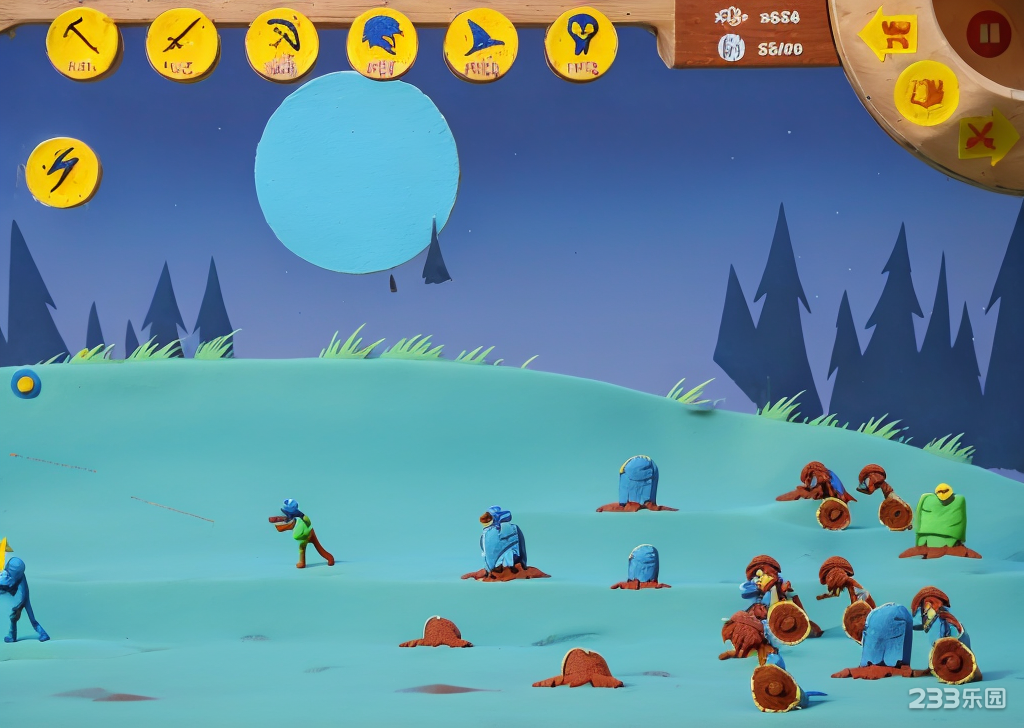Image resolution: width=1024 pixels, height=728 pixels.
Task: Pick the wizard hat unit button
Action: (x=481, y=44)
